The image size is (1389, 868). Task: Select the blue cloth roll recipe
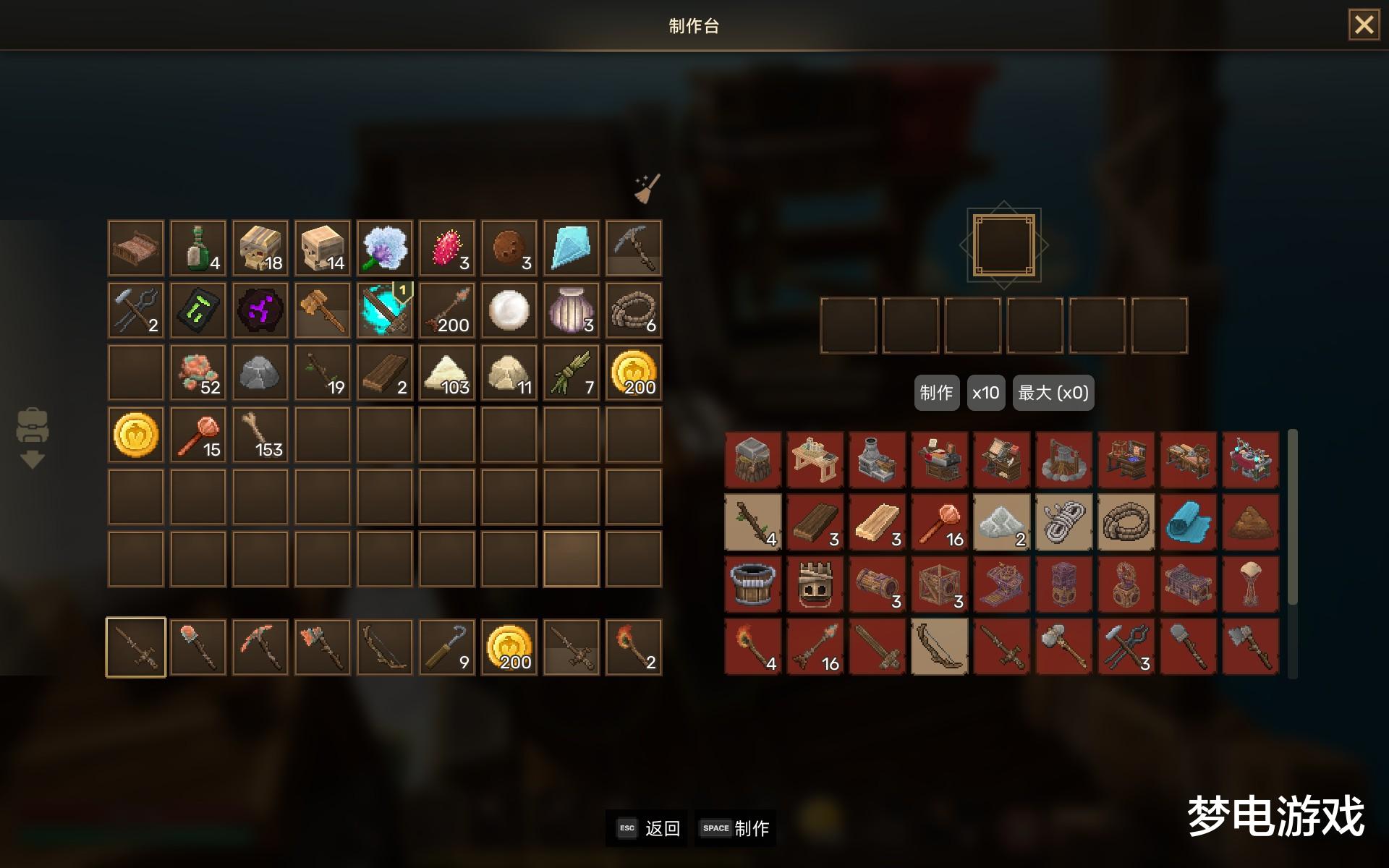click(1188, 522)
